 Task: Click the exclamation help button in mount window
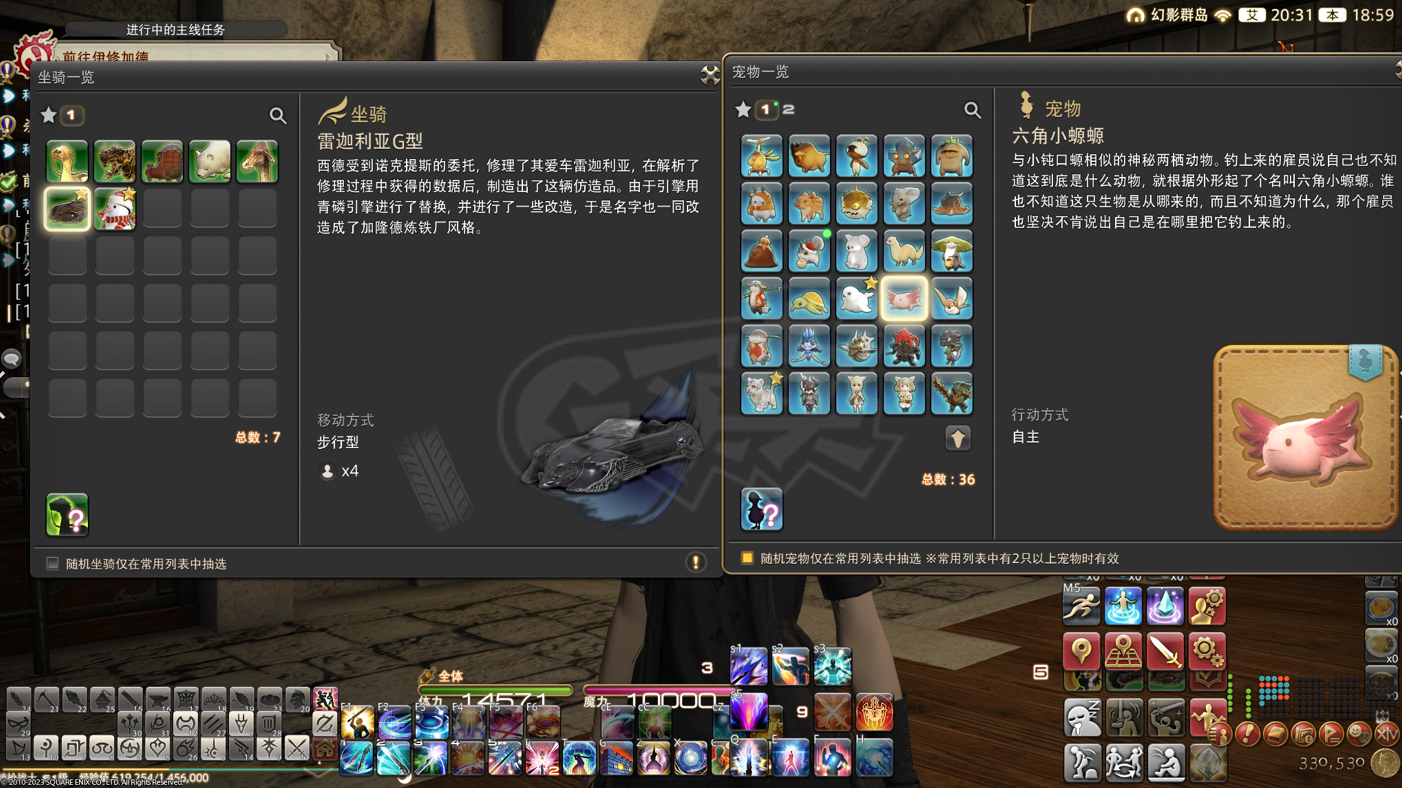(x=696, y=562)
